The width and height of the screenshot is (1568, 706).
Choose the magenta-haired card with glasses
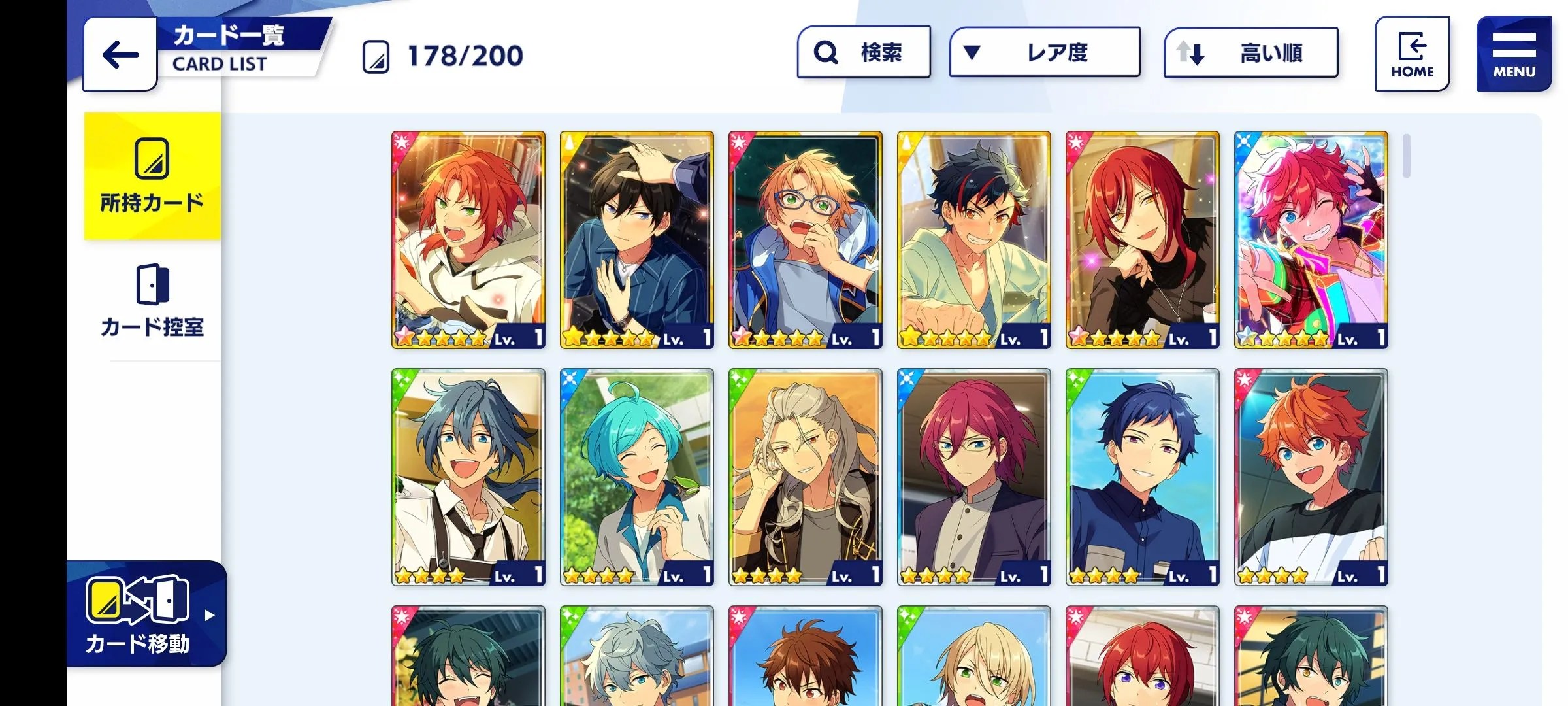point(973,477)
